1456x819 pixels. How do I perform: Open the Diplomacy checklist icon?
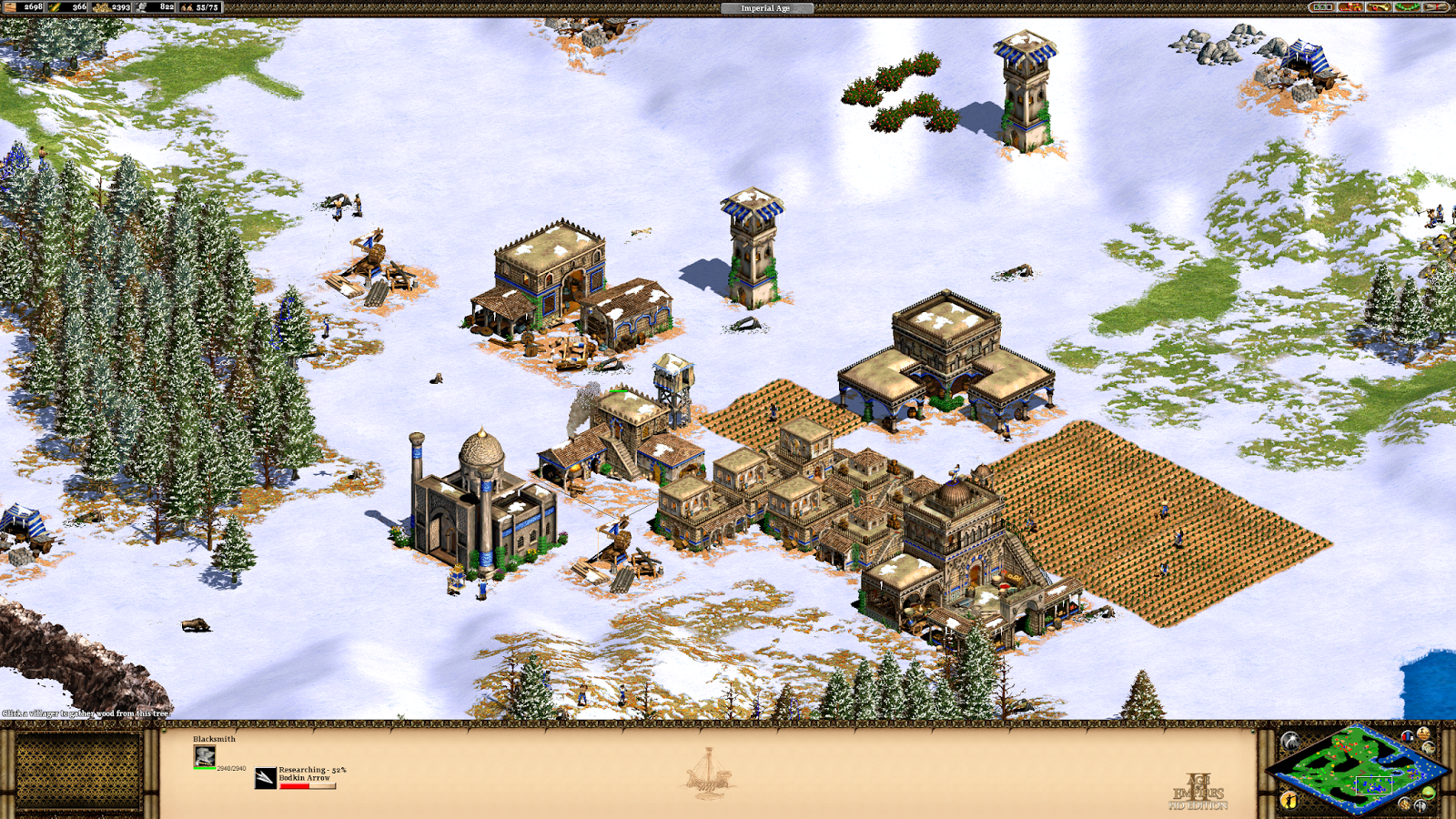(x=1321, y=7)
